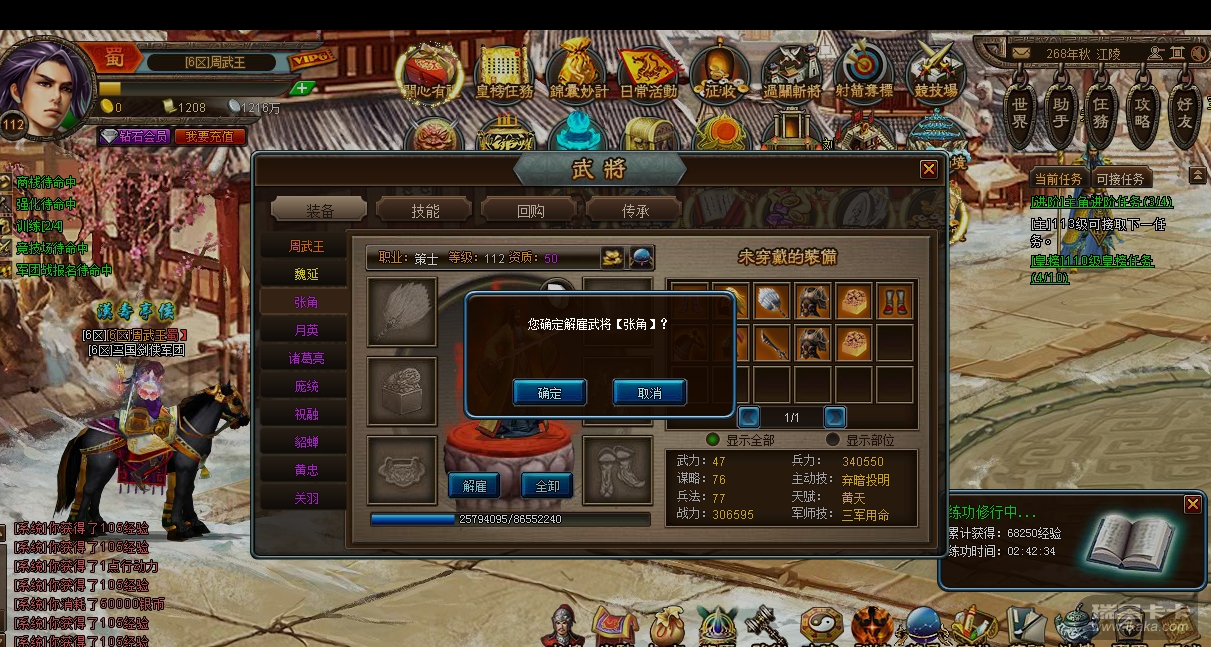Click the red 我要充值 recharge button

(209, 136)
